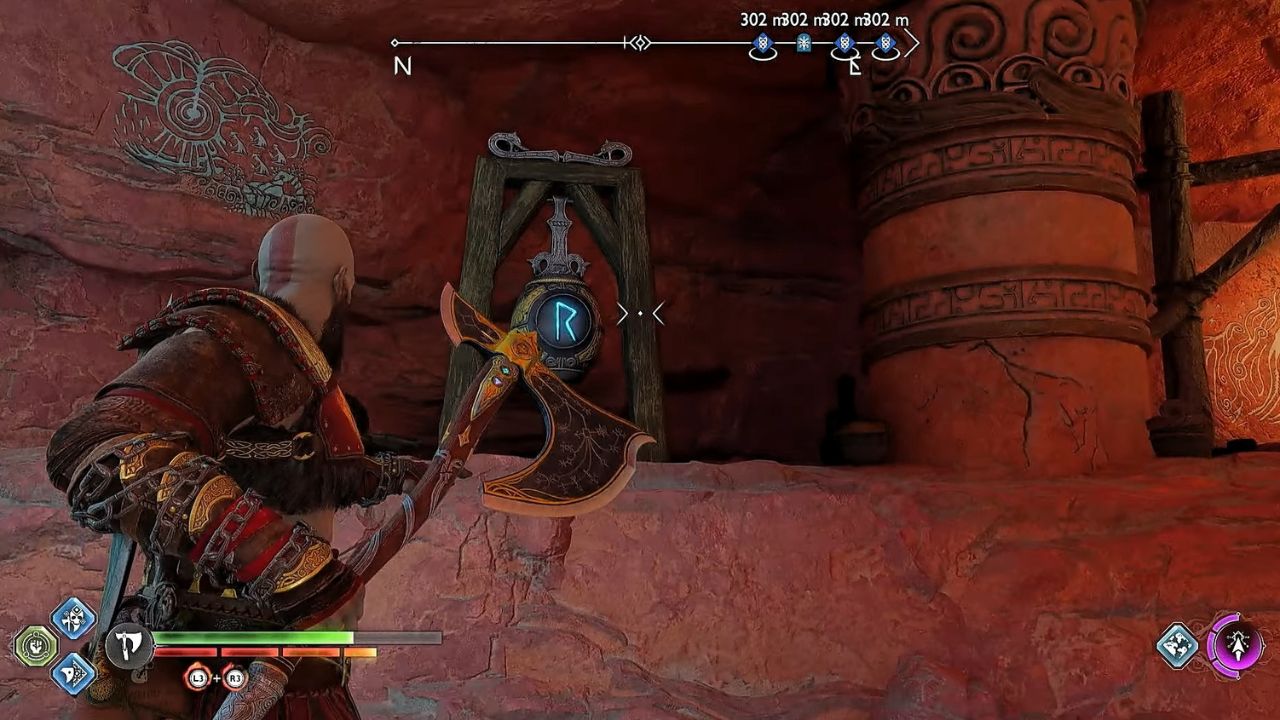Screen dimensions: 1280x720
Task: Click the green health bar
Action: (x=255, y=638)
